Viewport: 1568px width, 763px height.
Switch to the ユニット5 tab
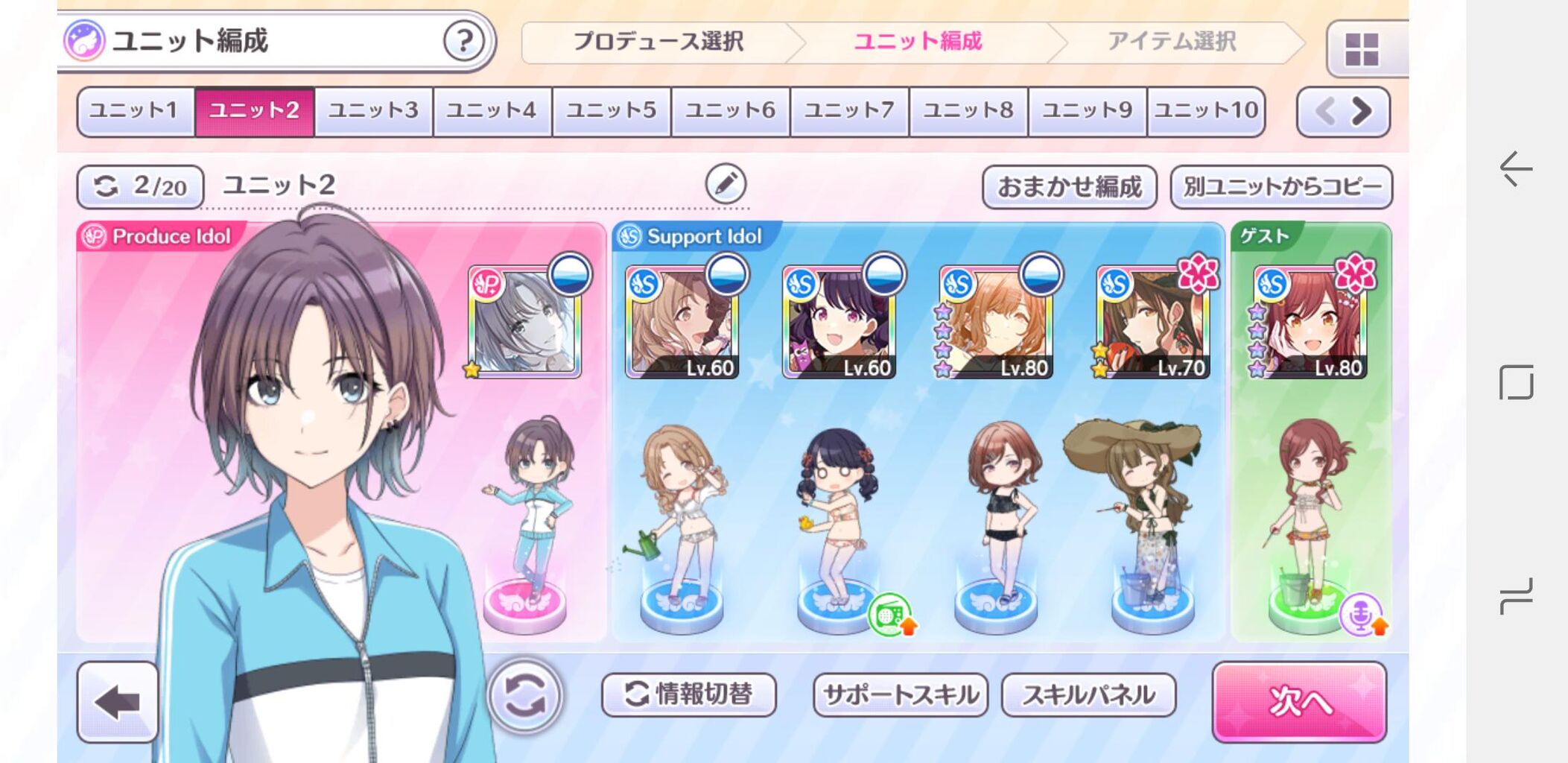click(610, 110)
